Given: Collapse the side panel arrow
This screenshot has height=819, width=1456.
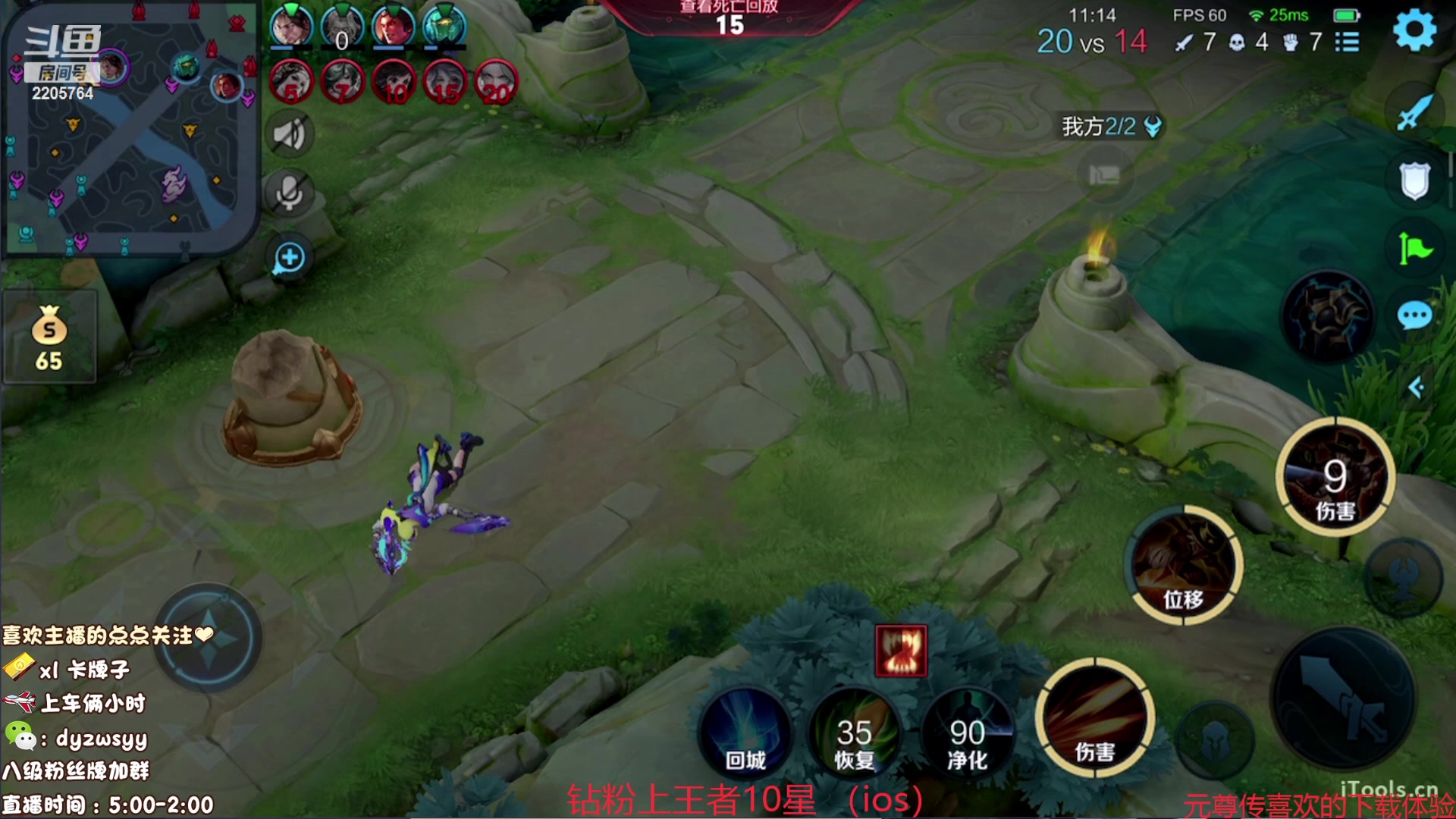Looking at the screenshot, I should point(1415,388).
